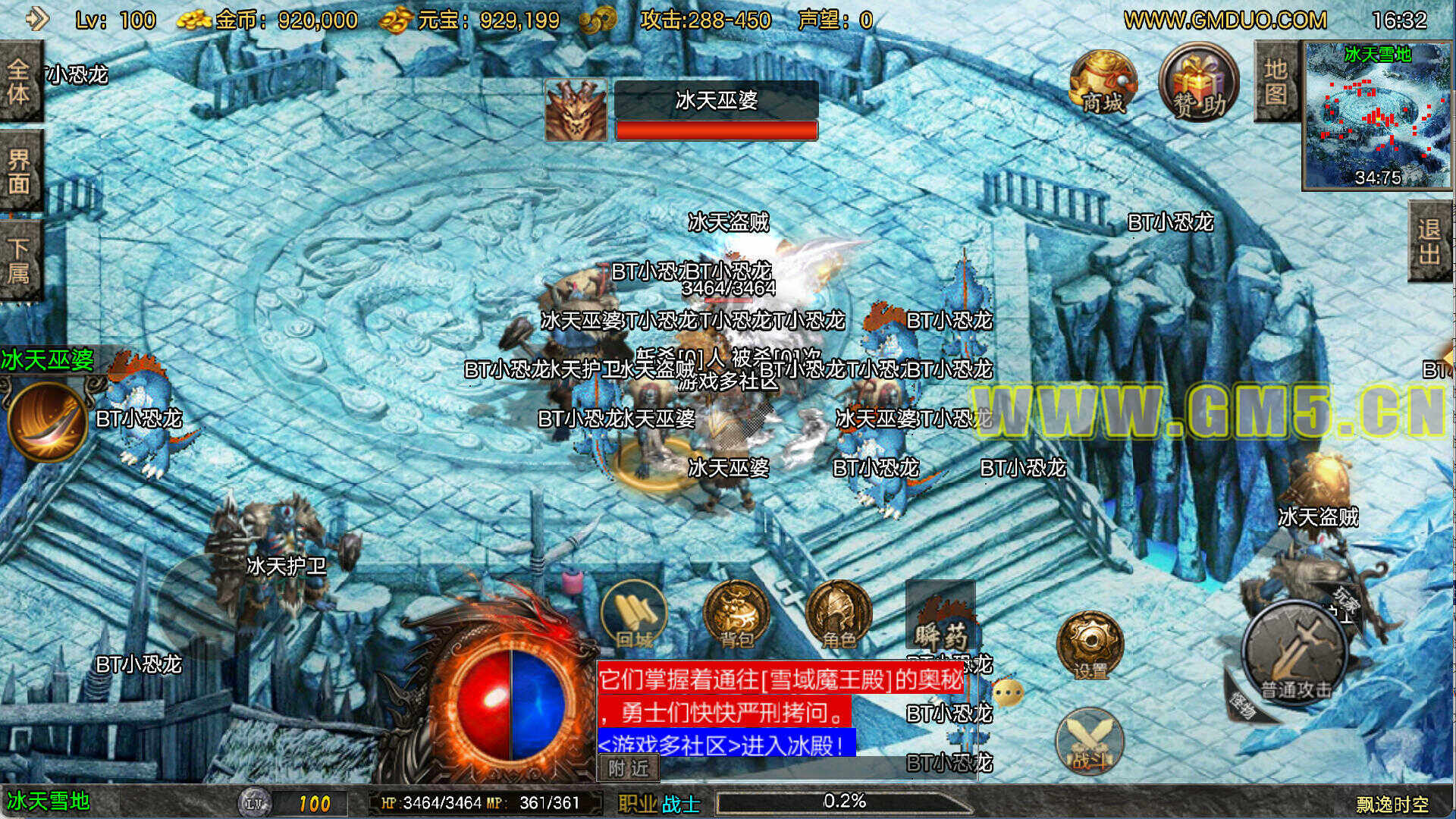Screen dimensions: 1456x819
Task: Select the 下属 side tab
Action: (x=19, y=260)
